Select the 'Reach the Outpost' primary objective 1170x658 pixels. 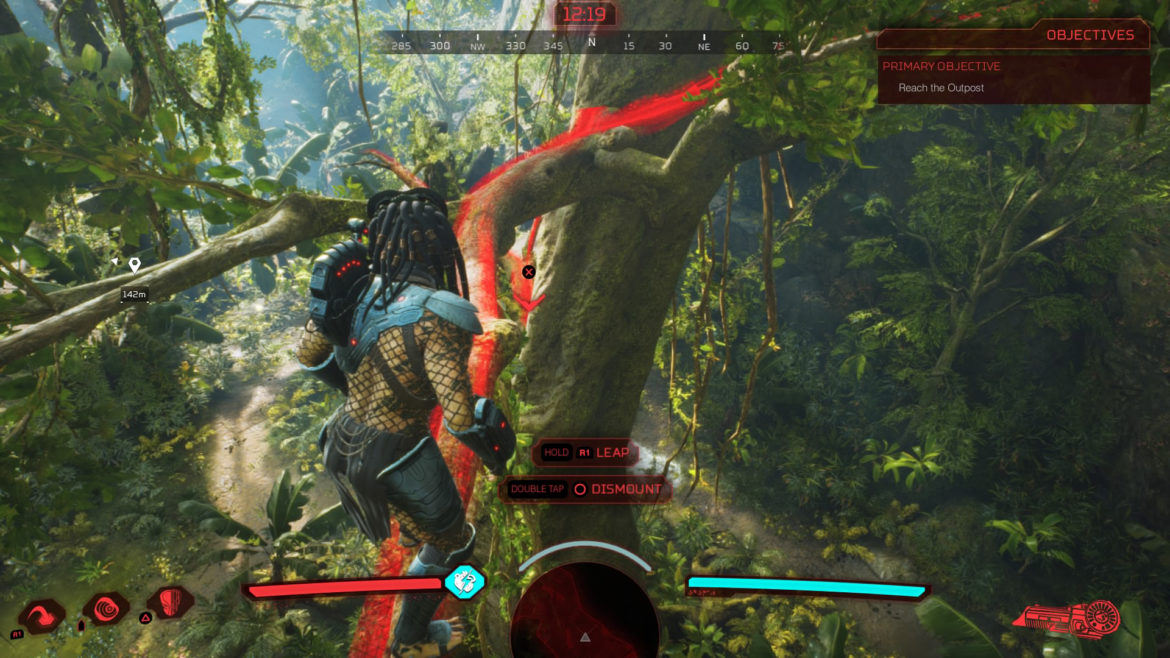pyautogui.click(x=941, y=88)
